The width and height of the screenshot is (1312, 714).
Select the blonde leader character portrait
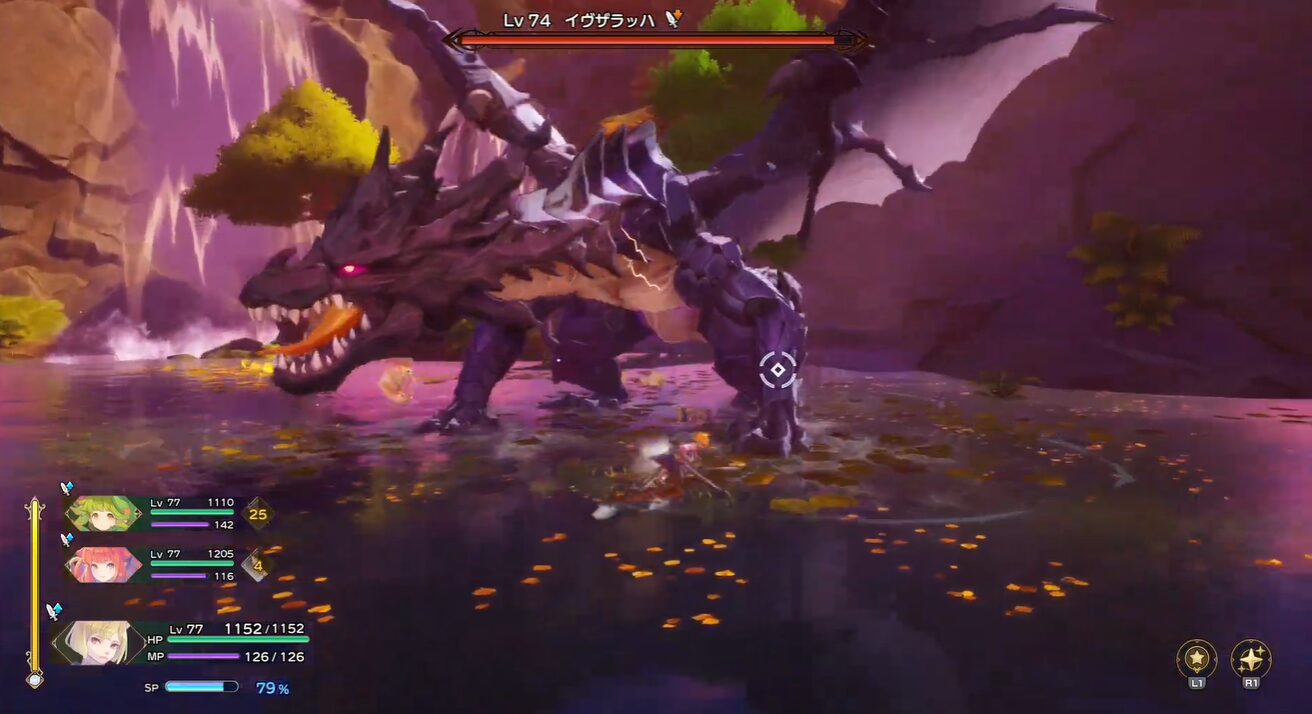point(98,642)
